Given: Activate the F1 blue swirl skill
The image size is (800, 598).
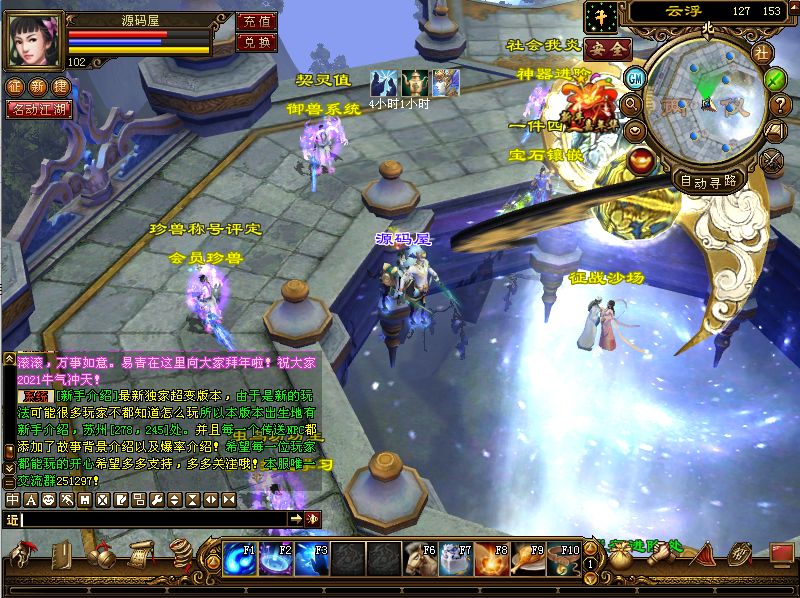Looking at the screenshot, I should click(x=239, y=559).
